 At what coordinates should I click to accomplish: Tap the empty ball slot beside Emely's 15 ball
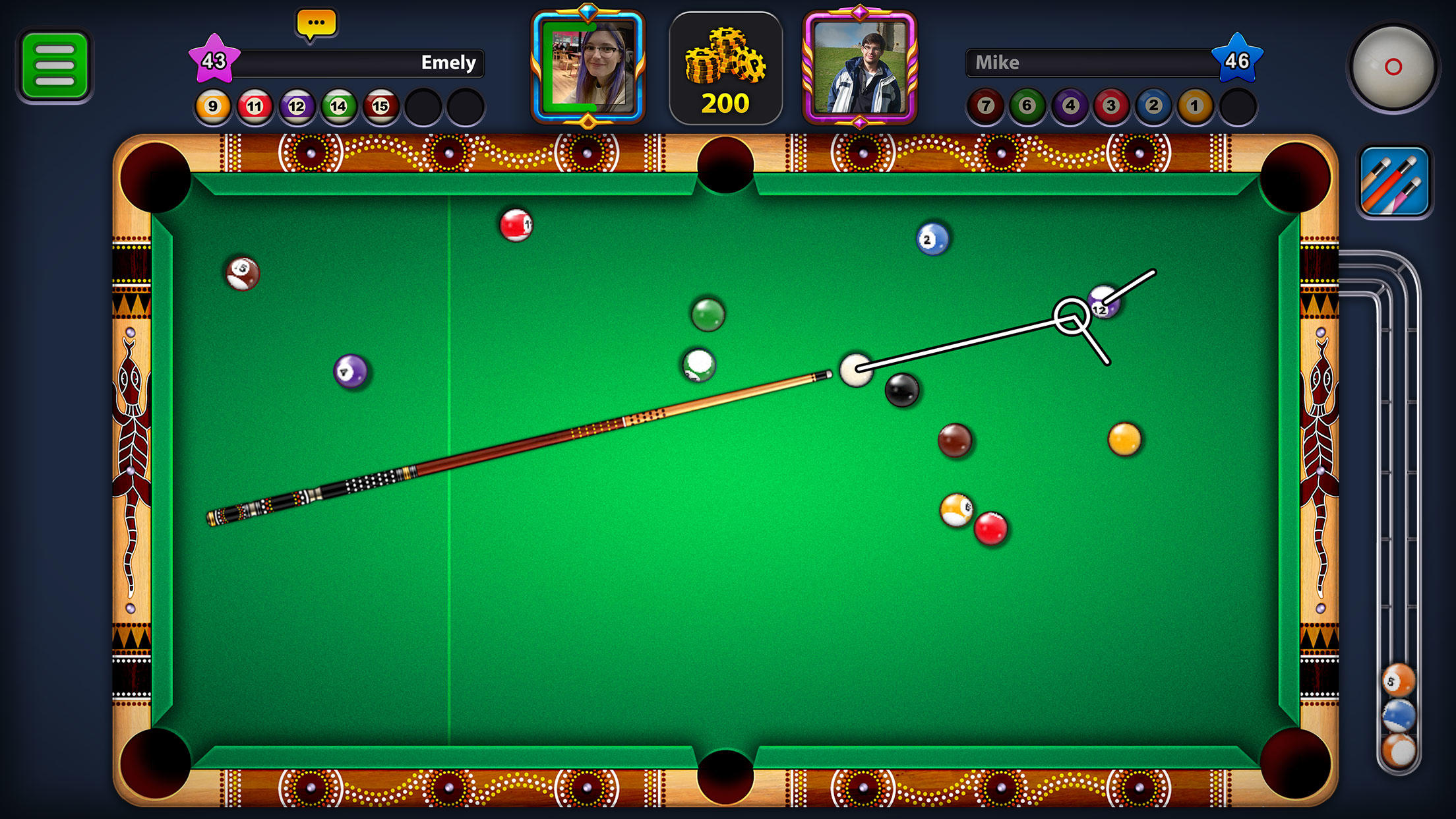click(425, 105)
